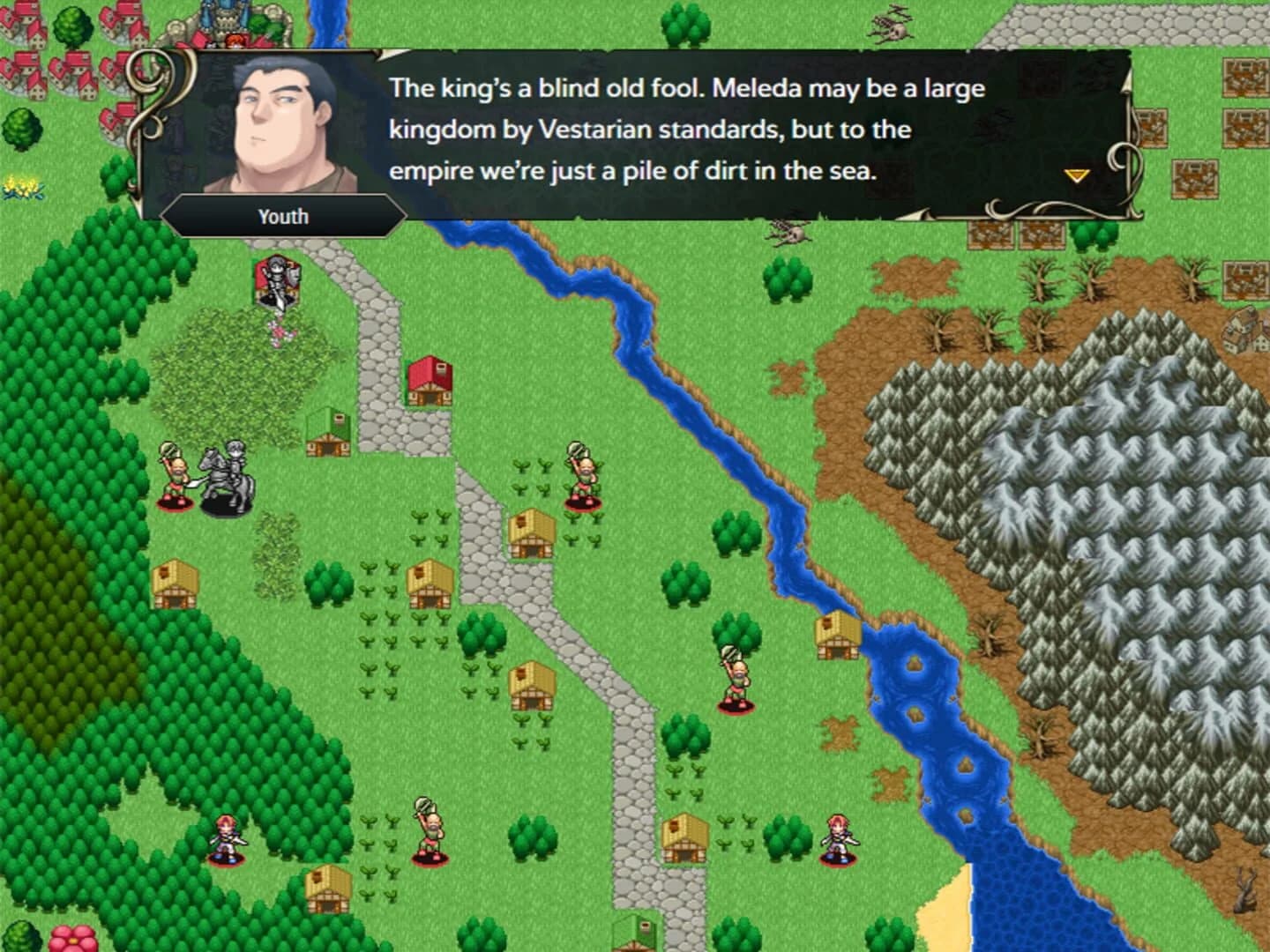Image resolution: width=1270 pixels, height=952 pixels.
Task: Click the yellow dialogue advance arrow
Action: click(1077, 176)
